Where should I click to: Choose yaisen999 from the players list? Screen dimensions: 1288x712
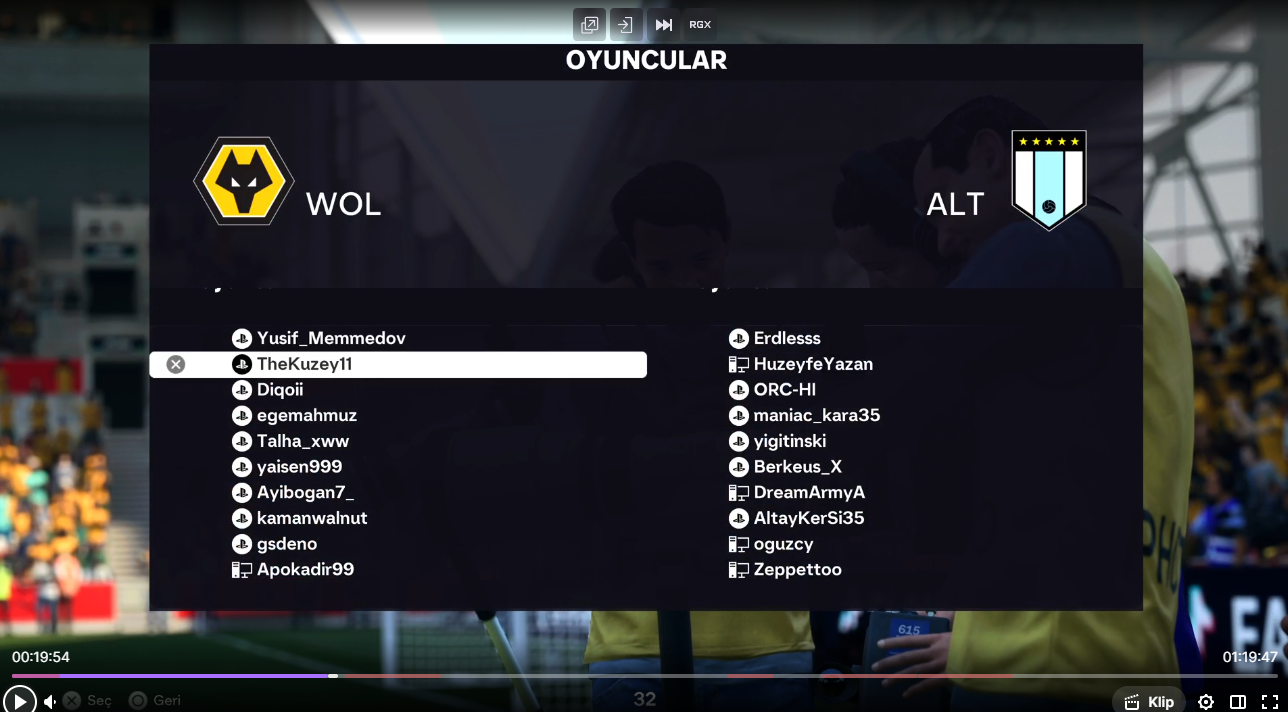(x=299, y=467)
